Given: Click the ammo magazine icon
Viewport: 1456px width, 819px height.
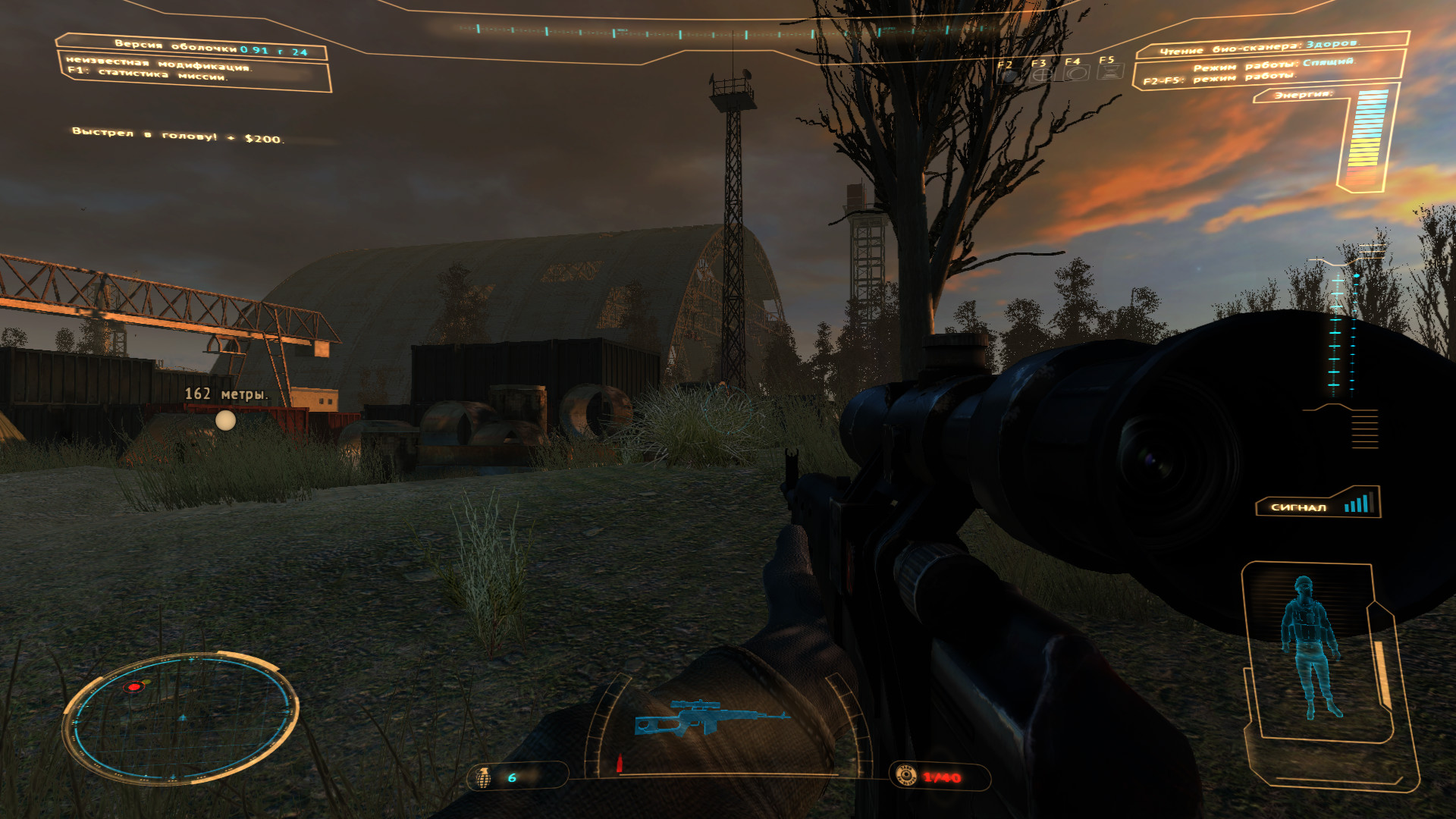Looking at the screenshot, I should tap(906, 776).
